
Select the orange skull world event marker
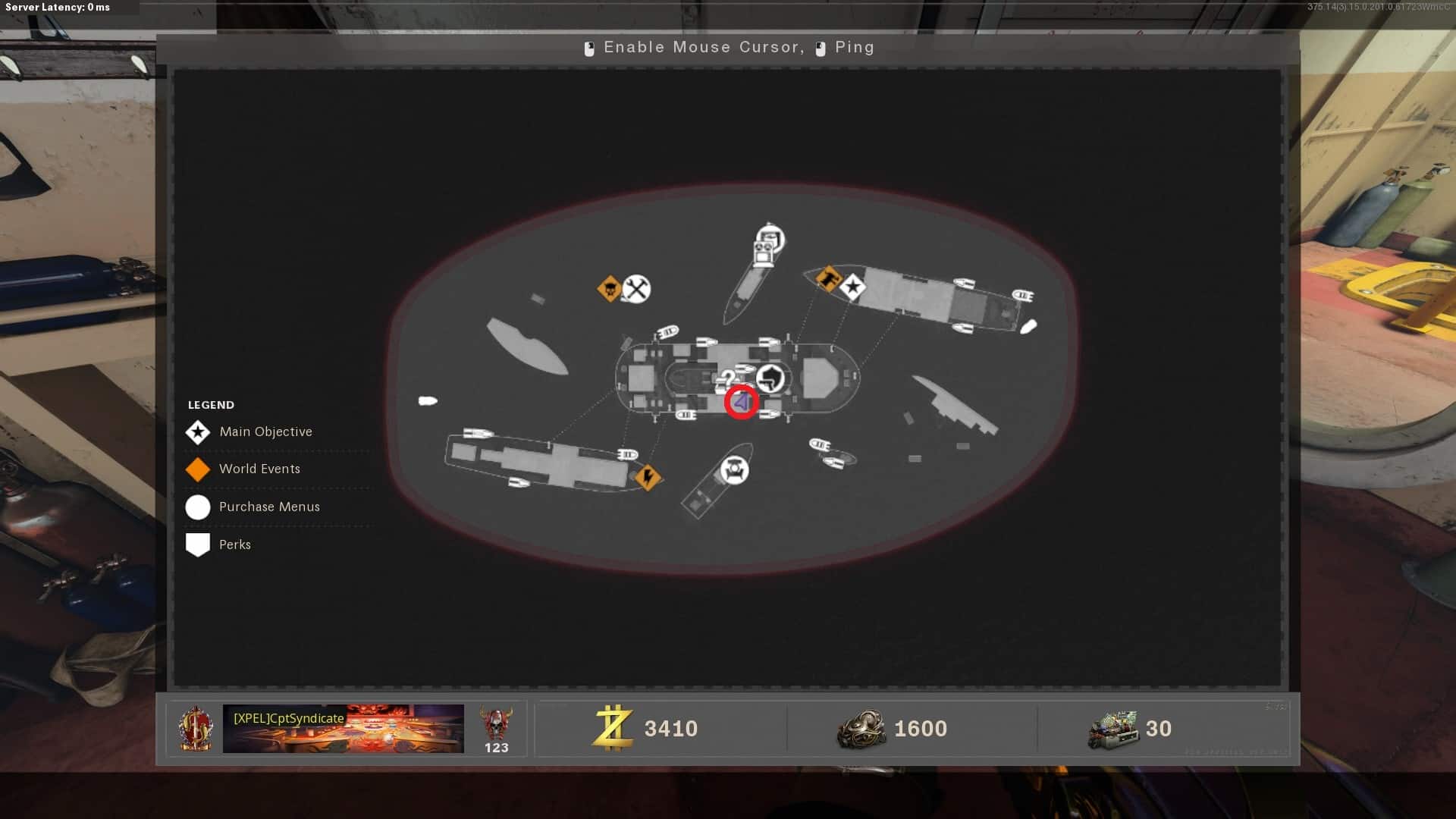pos(609,288)
